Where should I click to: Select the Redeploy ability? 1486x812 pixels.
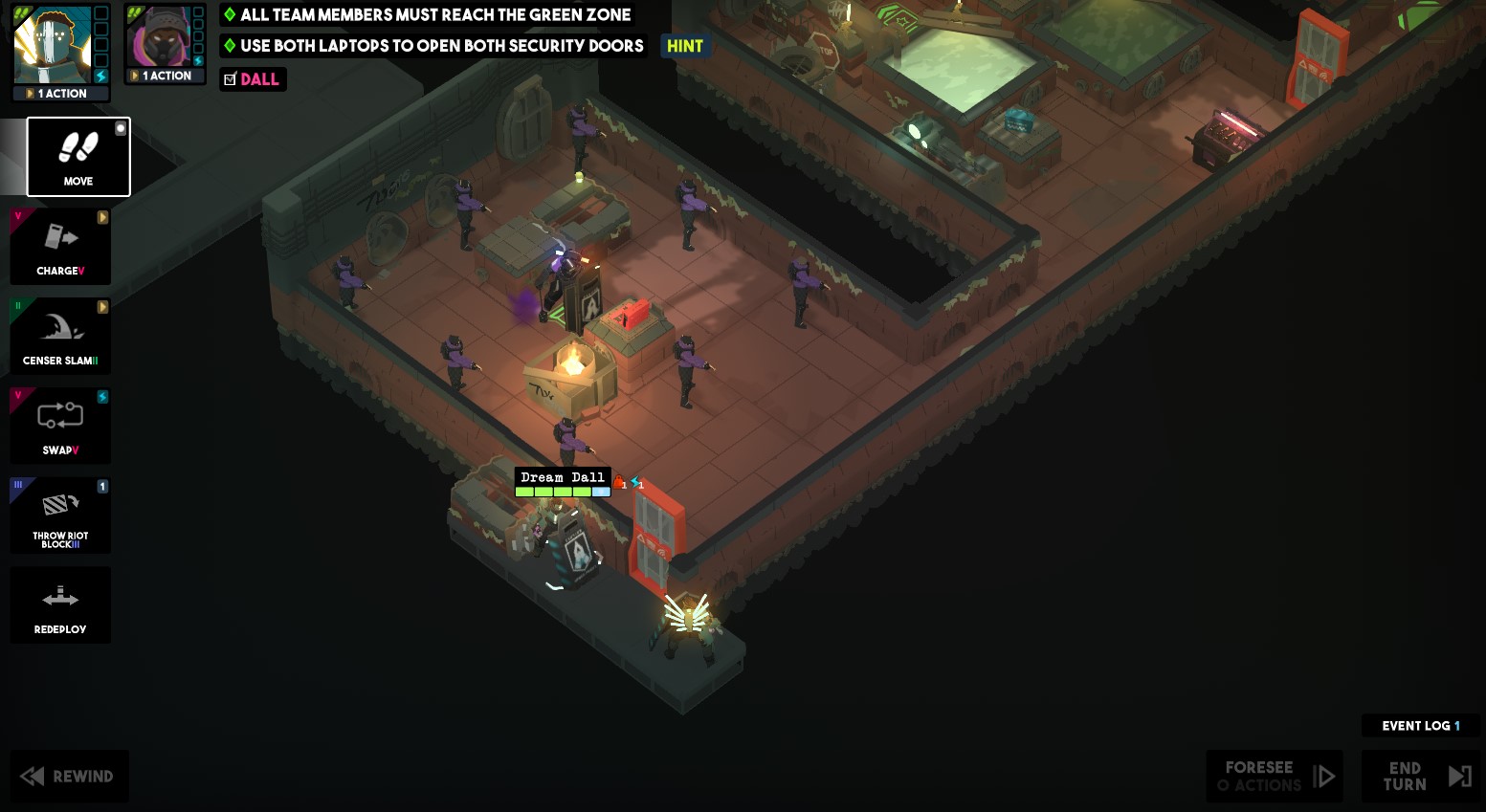click(59, 604)
